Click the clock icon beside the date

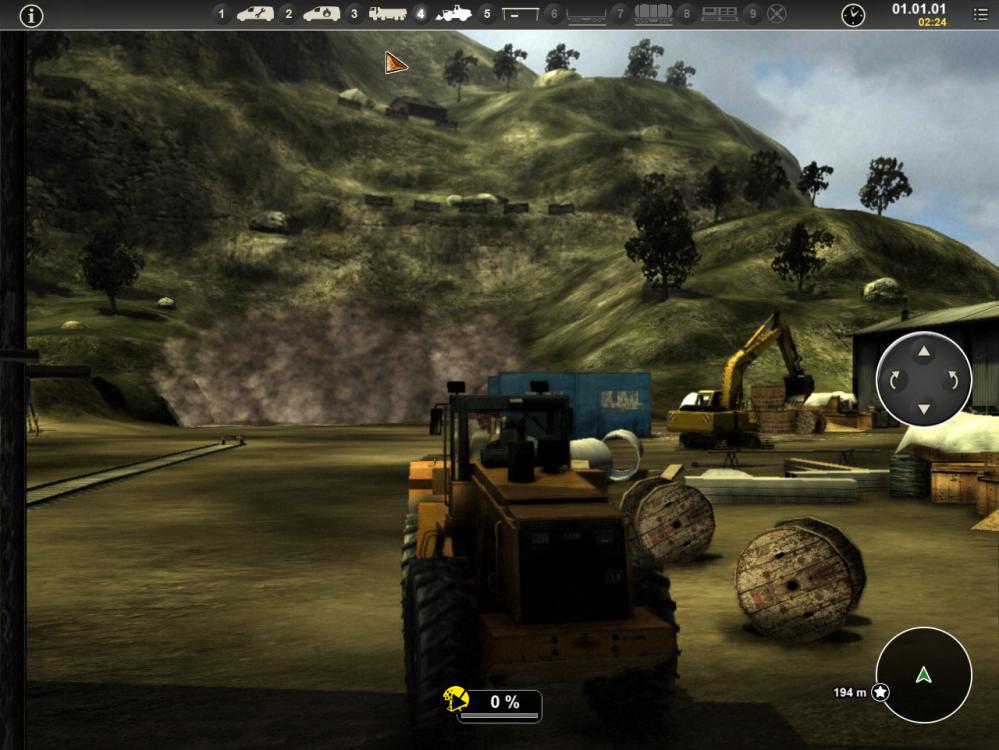coord(853,15)
